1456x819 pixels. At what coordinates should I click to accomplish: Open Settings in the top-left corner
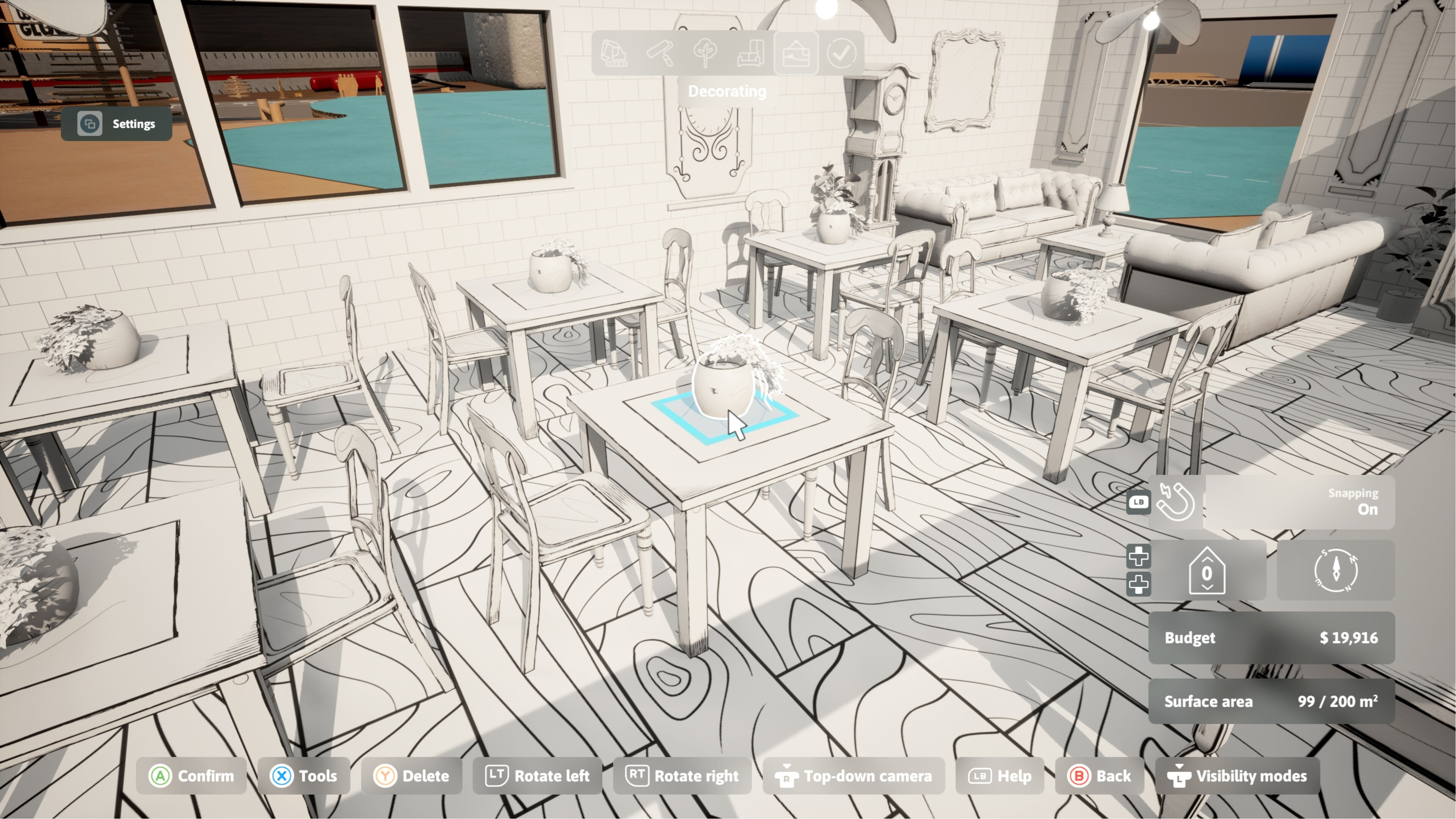coord(117,123)
